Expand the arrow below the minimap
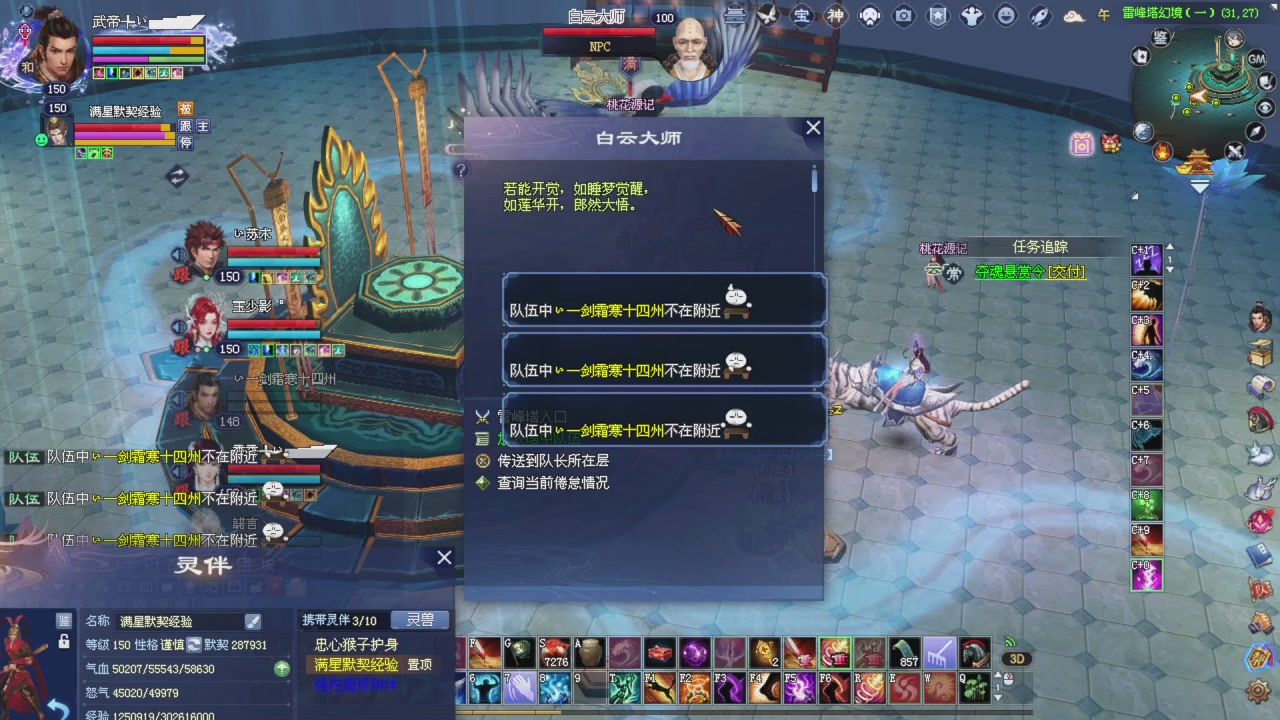The image size is (1280, 720). (1199, 186)
